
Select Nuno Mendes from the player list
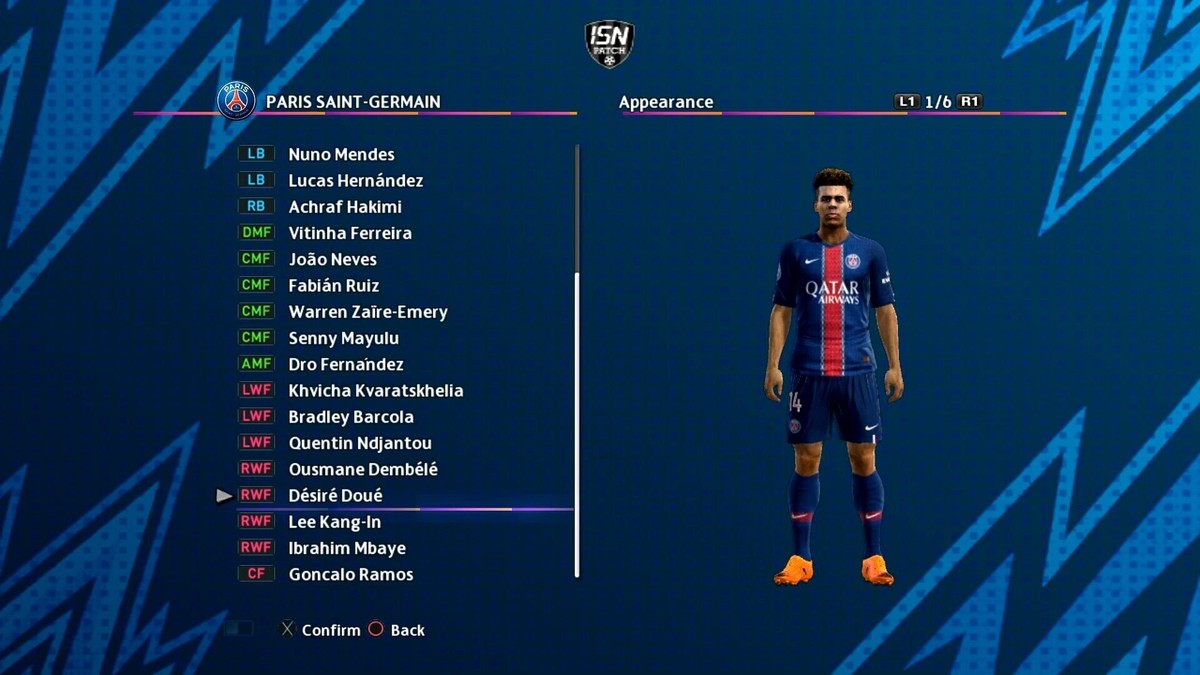[341, 154]
